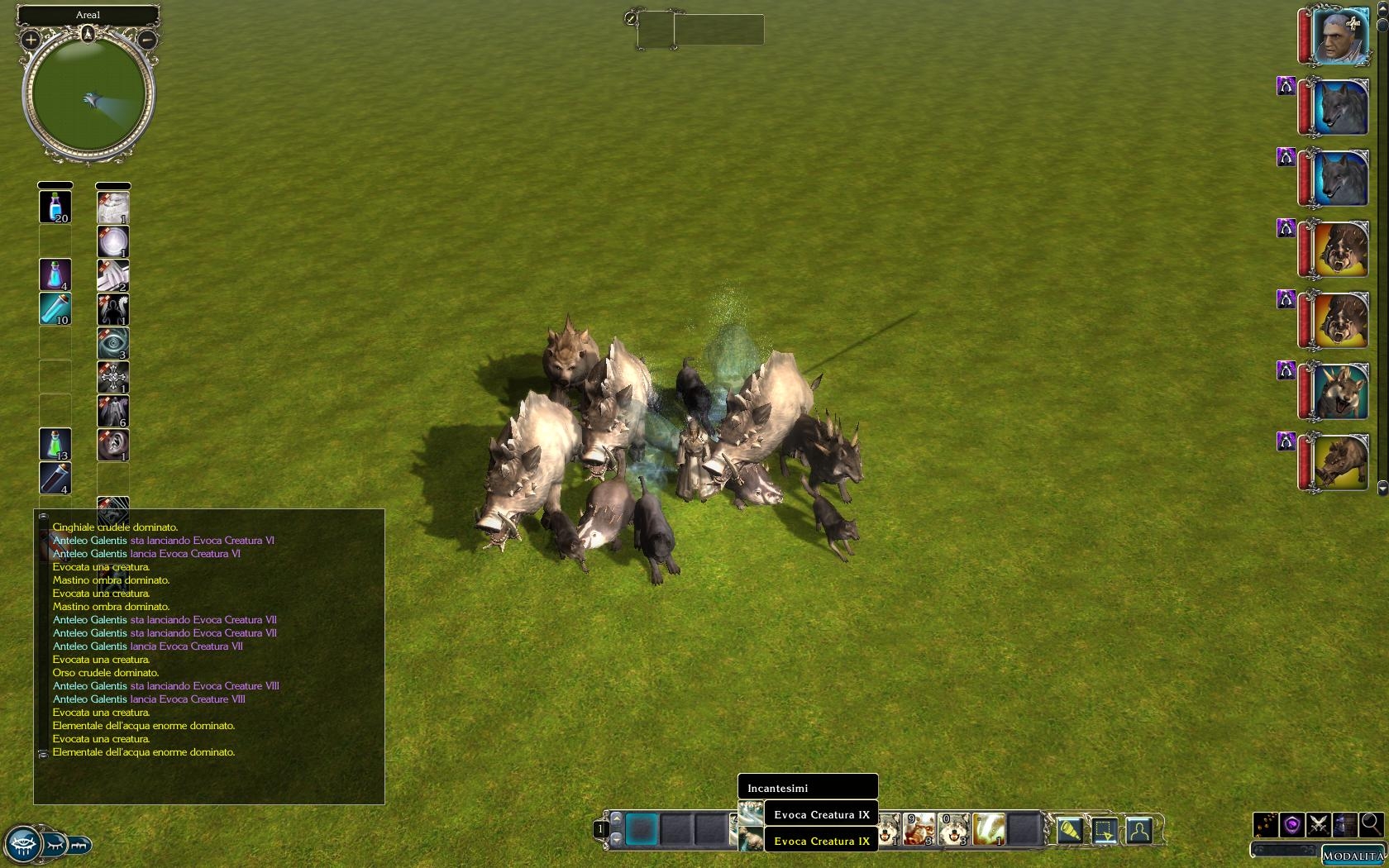Open the crossed swords icon
1389x868 pixels.
click(1319, 824)
